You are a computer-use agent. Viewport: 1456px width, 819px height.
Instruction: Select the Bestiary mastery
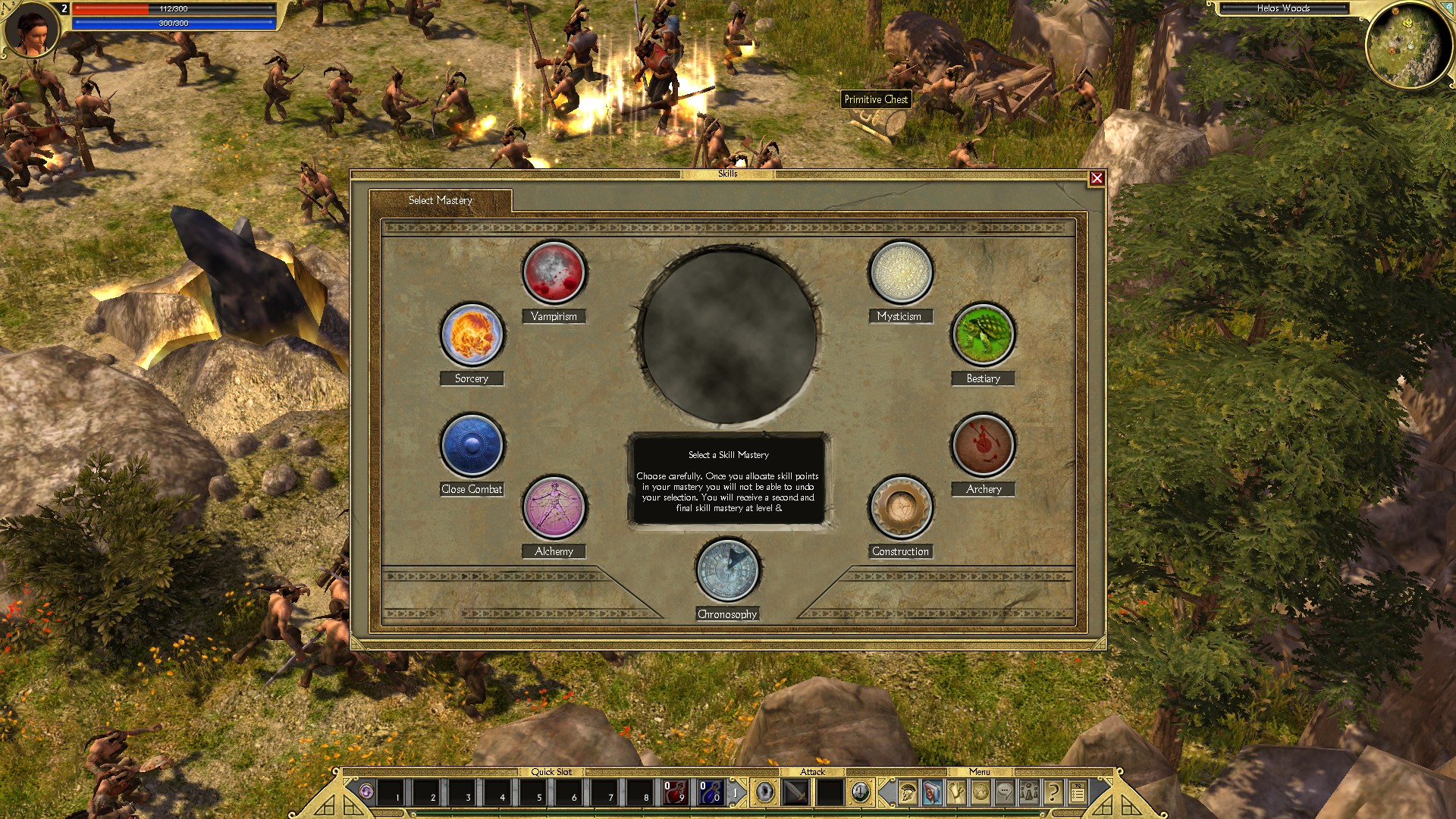pos(983,334)
